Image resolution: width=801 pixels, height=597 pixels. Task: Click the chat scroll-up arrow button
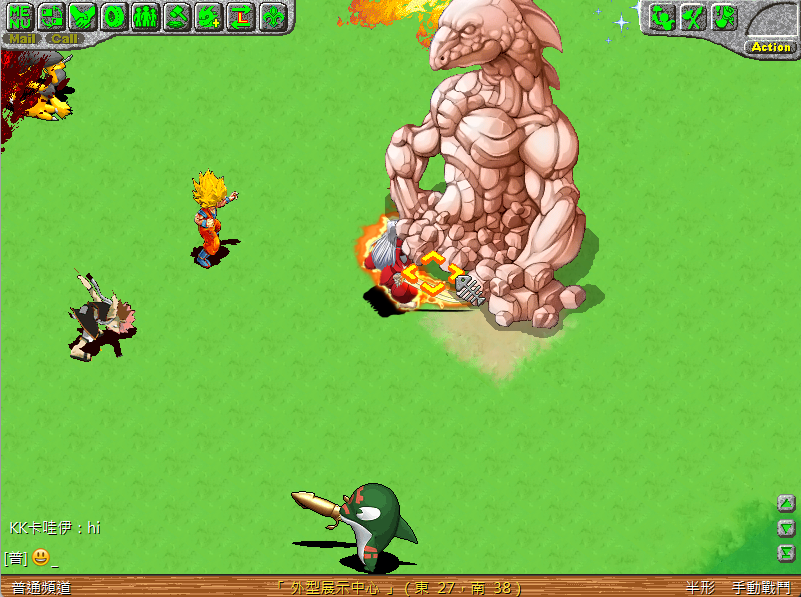[x=786, y=503]
